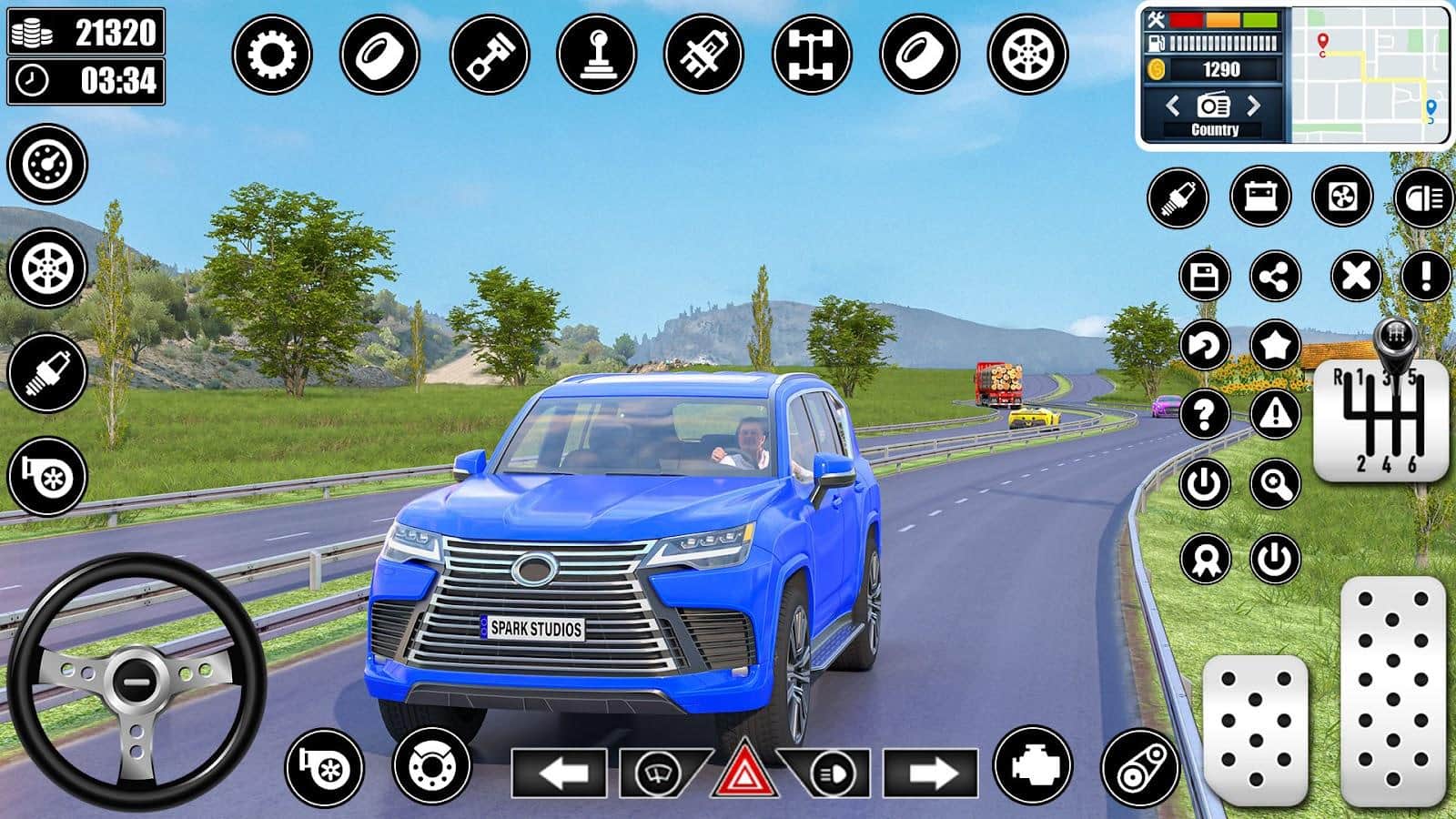The height and width of the screenshot is (819, 1456).
Task: Tap the gear stick icon in top row
Action: tap(597, 54)
